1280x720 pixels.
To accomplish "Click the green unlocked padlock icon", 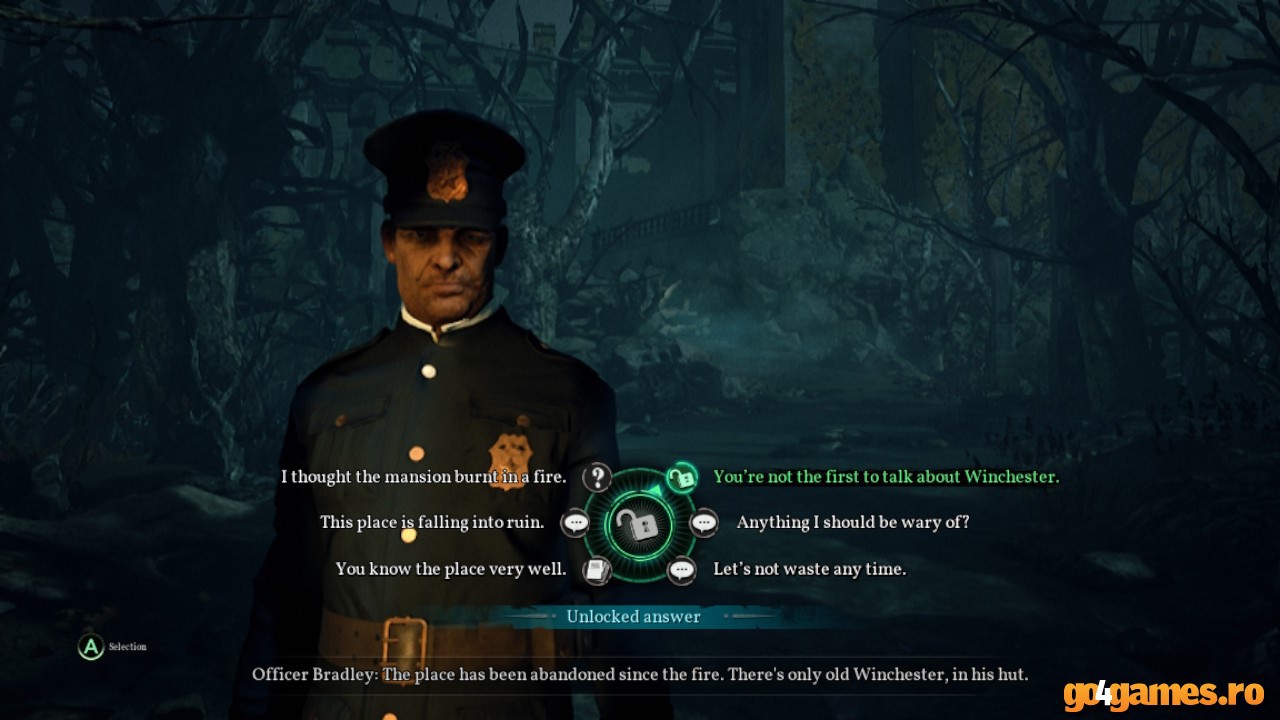I will (x=683, y=478).
